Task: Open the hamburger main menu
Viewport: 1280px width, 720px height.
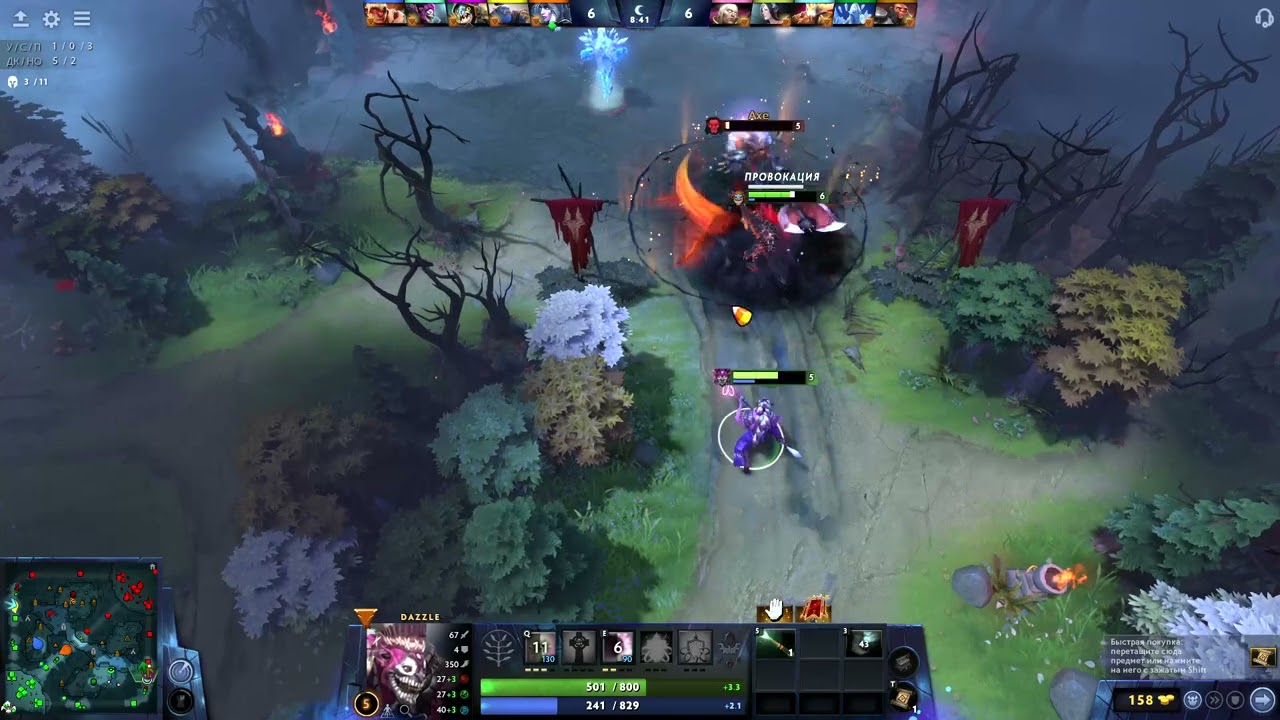Action: tap(82, 19)
